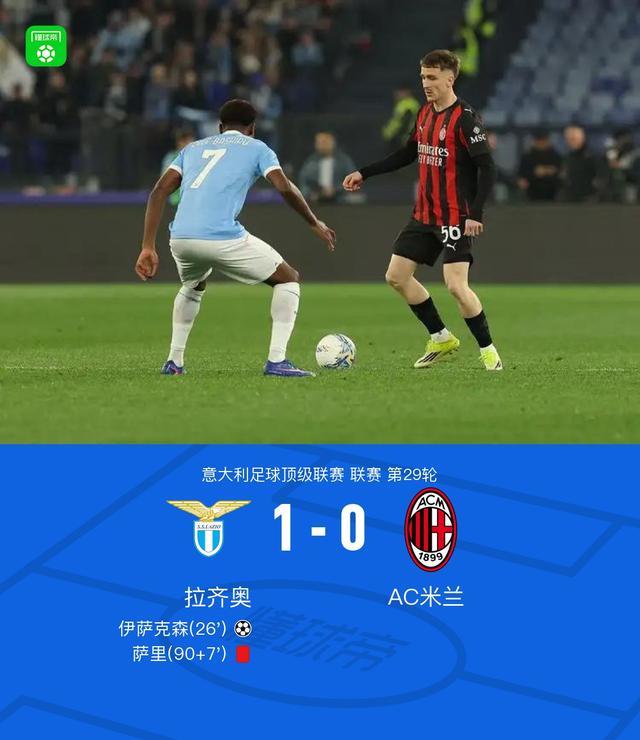Open the Lazio team crest

point(209,528)
